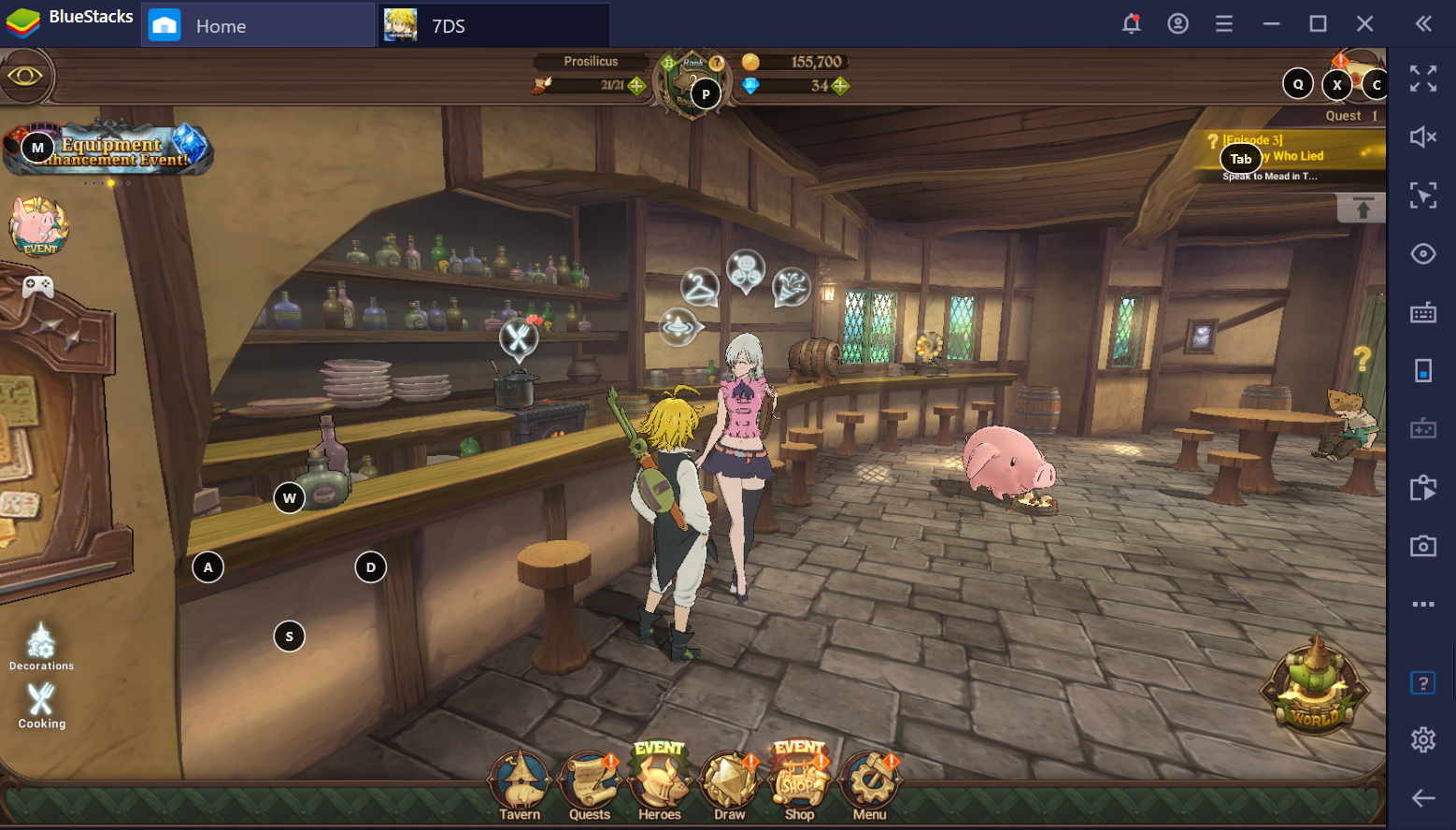Open the Shop with the Event badge

pyautogui.click(x=799, y=785)
